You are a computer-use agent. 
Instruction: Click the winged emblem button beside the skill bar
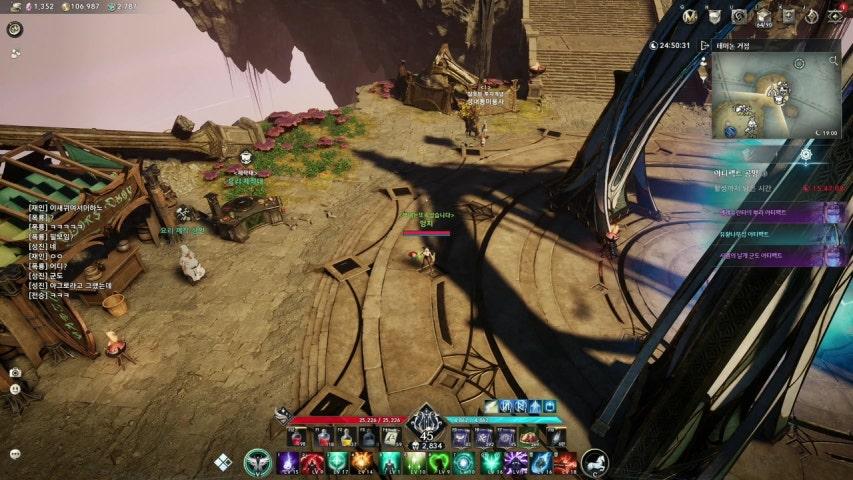tap(257, 462)
